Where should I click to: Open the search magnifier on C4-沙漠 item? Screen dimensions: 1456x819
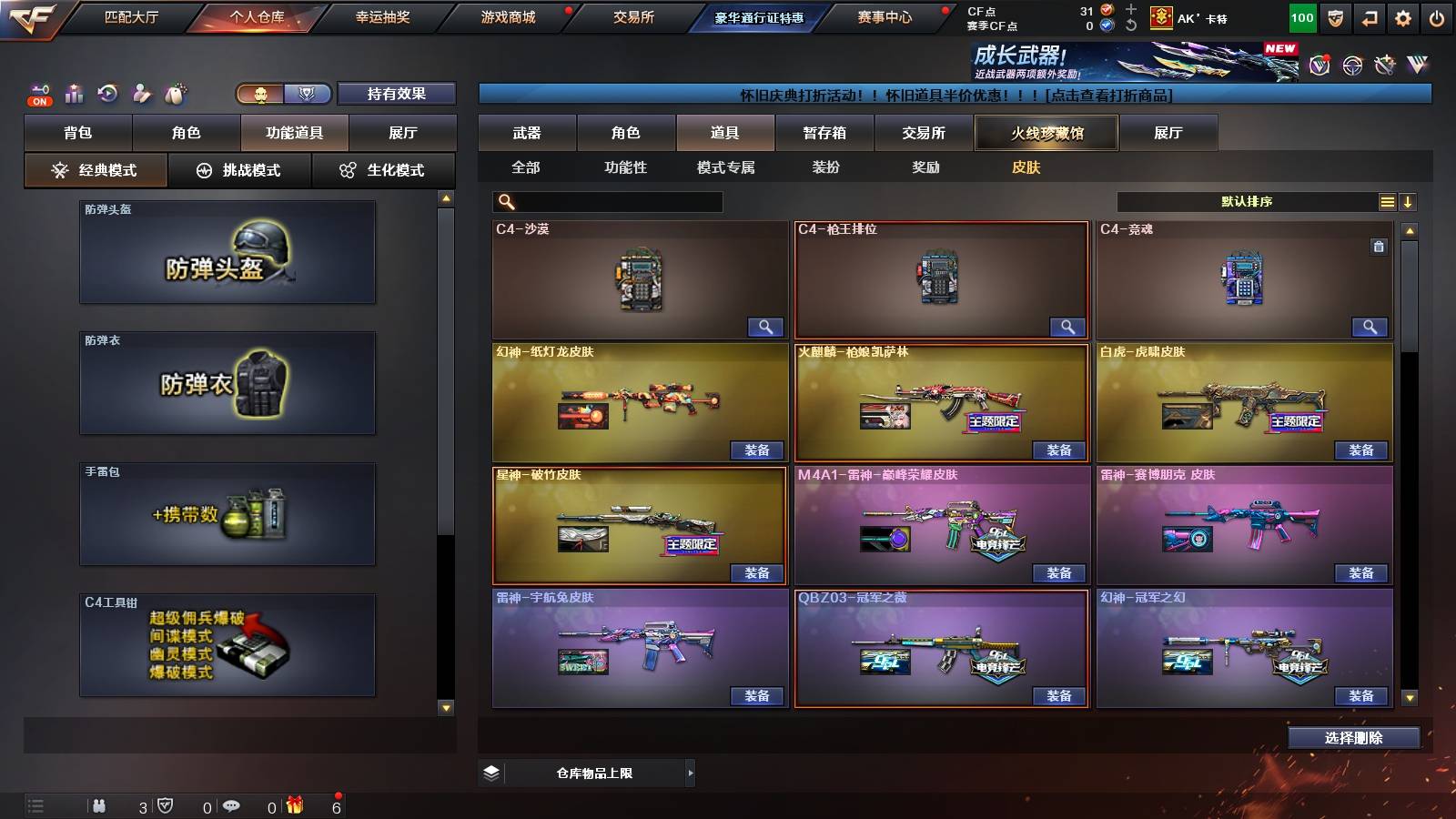767,326
